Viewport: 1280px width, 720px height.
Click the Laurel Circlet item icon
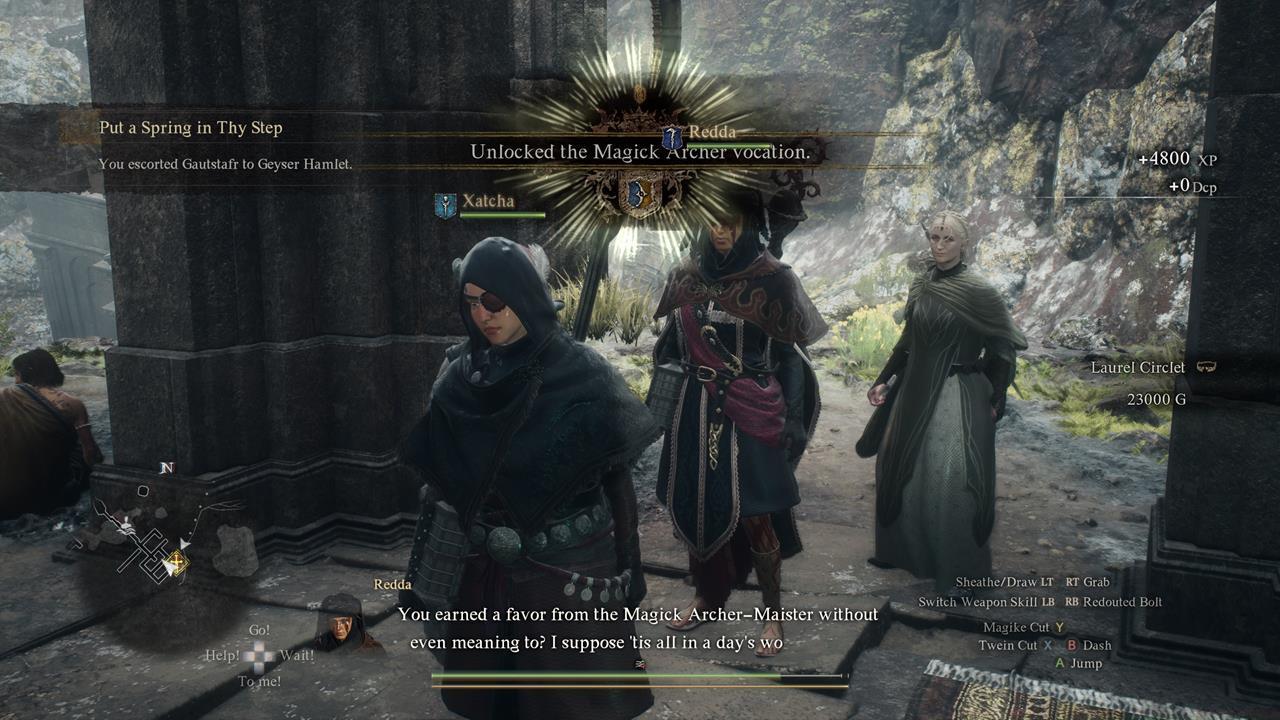[x=1206, y=367]
